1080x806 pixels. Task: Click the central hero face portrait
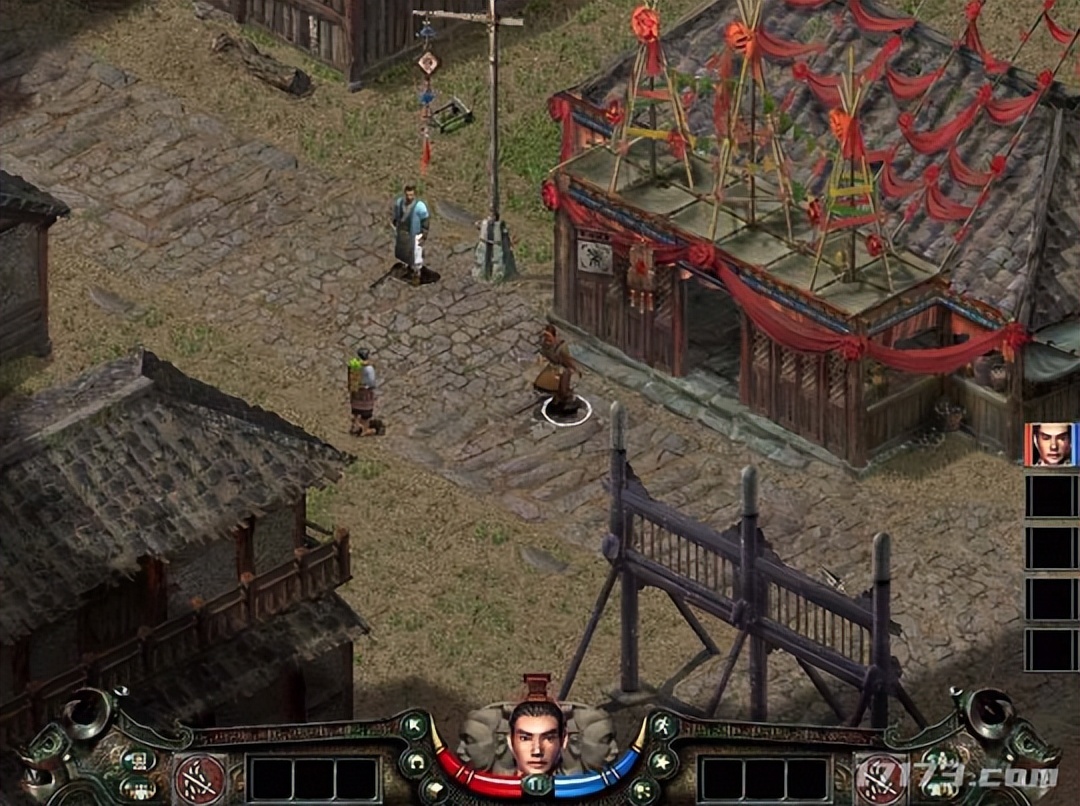pos(538,735)
